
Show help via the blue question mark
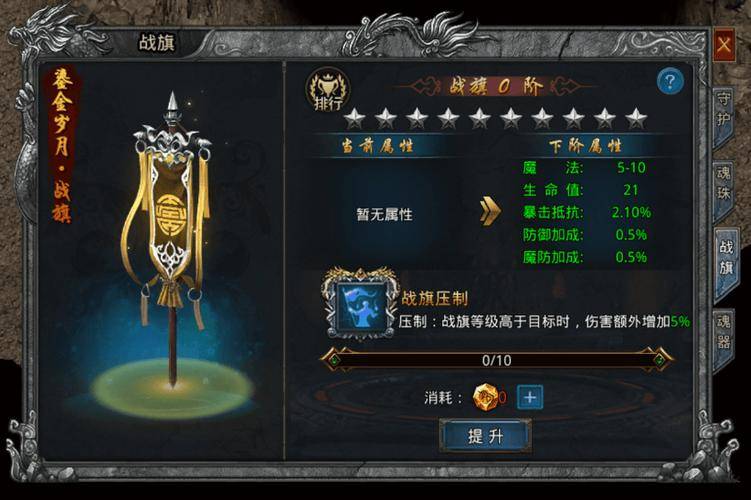(669, 82)
